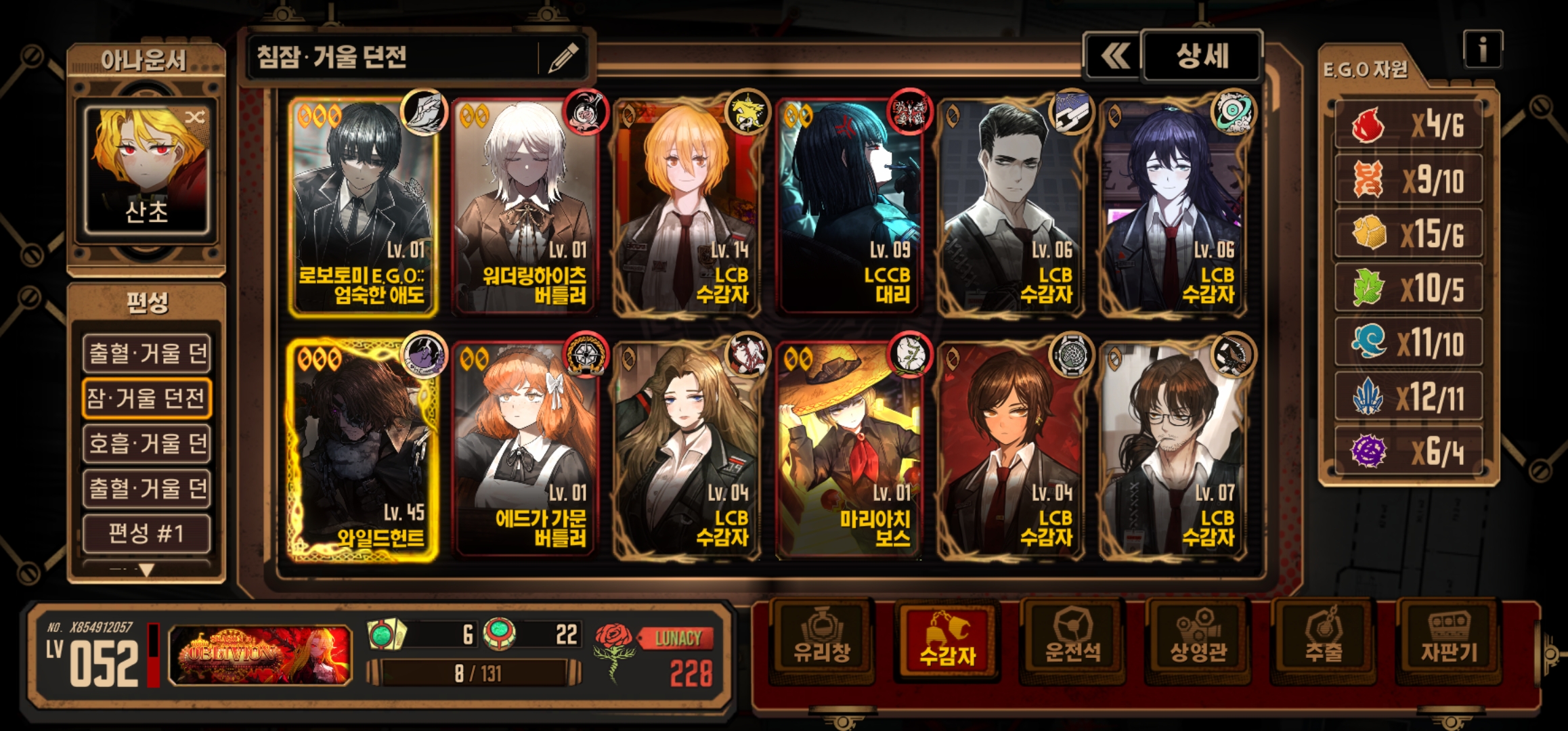This screenshot has height=731, width=1568.
Task: Select 로보토미 E.G.O 엄숙한 애도 card
Action: click(x=363, y=206)
